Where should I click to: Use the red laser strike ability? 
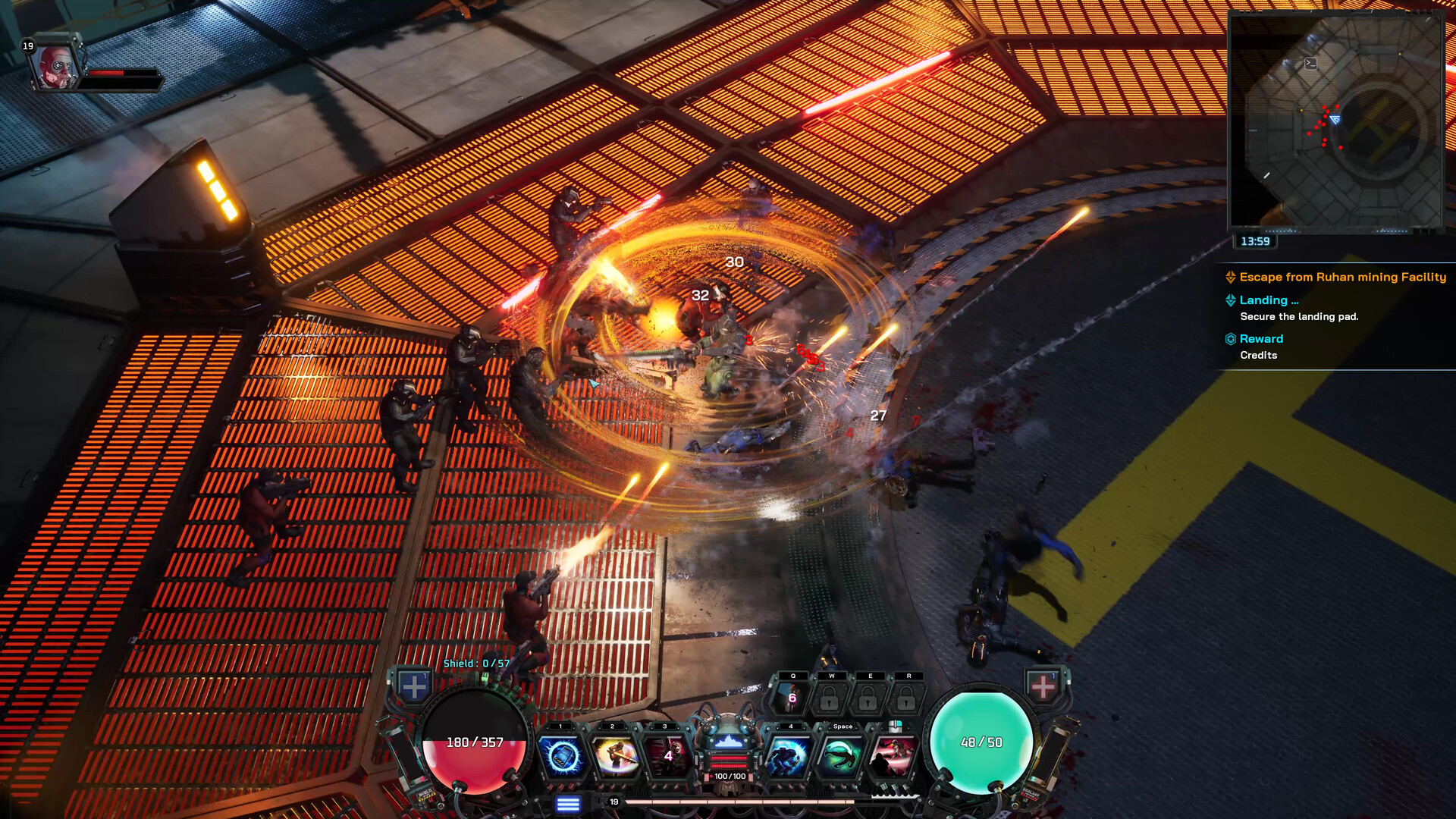pyautogui.click(x=893, y=756)
